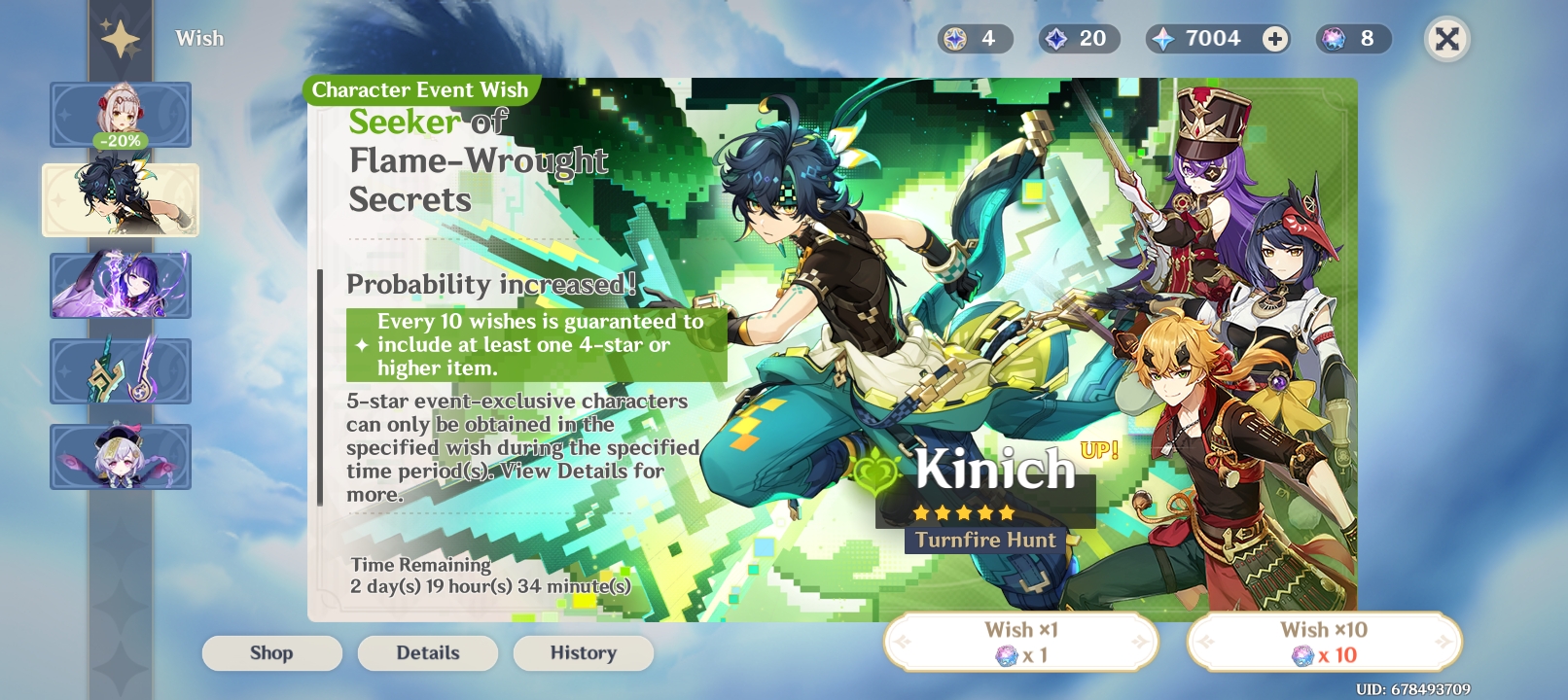1568x700 pixels.
Task: Select the Beginners' Wish banner with -20% tag
Action: coord(120,114)
